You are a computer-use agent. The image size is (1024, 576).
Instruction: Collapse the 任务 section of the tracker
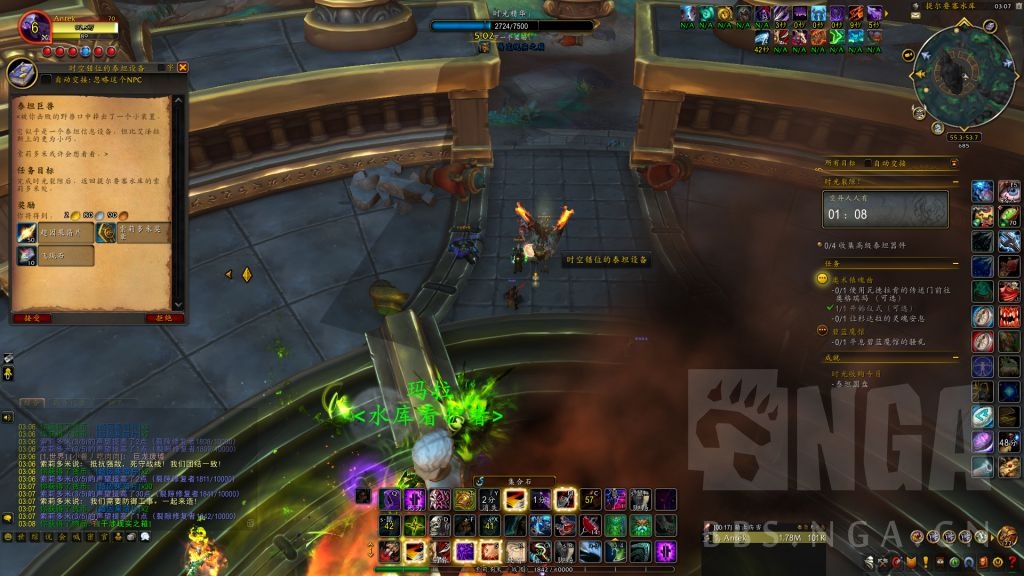coord(956,264)
